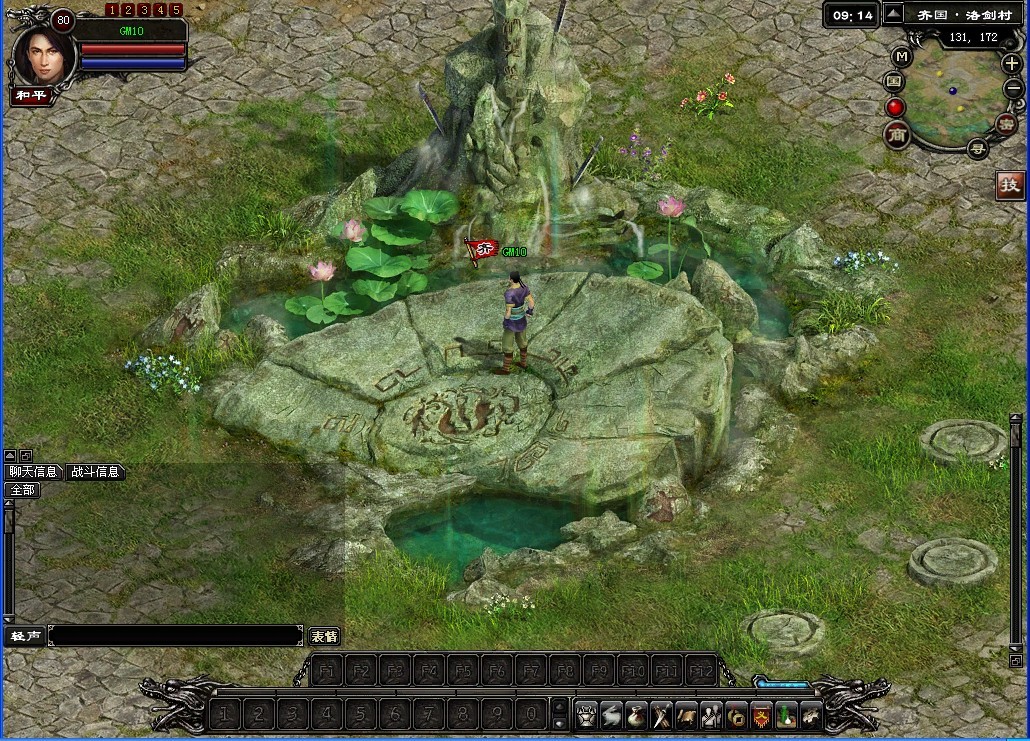Select the small red number 3 button
The image size is (1030, 741).
pos(144,10)
